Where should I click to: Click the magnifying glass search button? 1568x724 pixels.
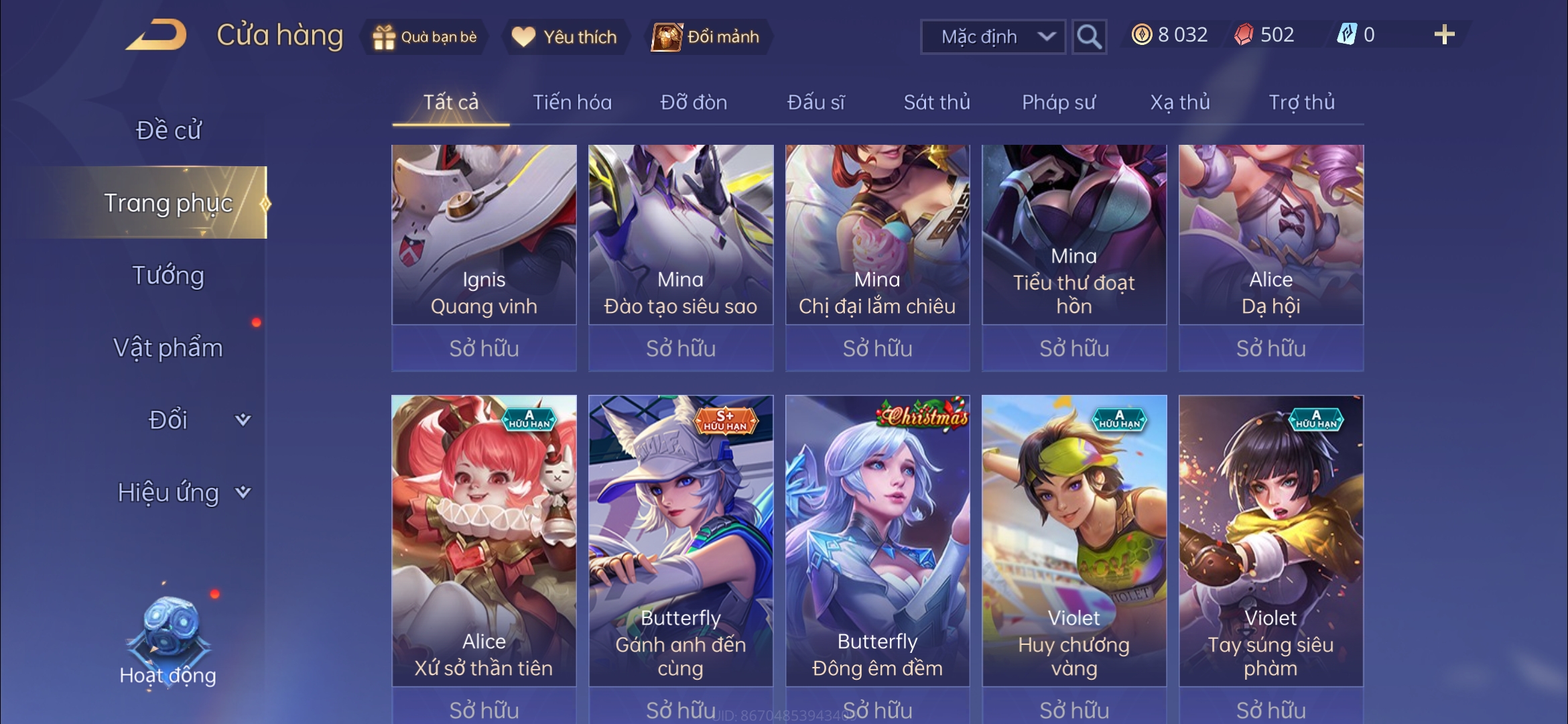pos(1089,37)
